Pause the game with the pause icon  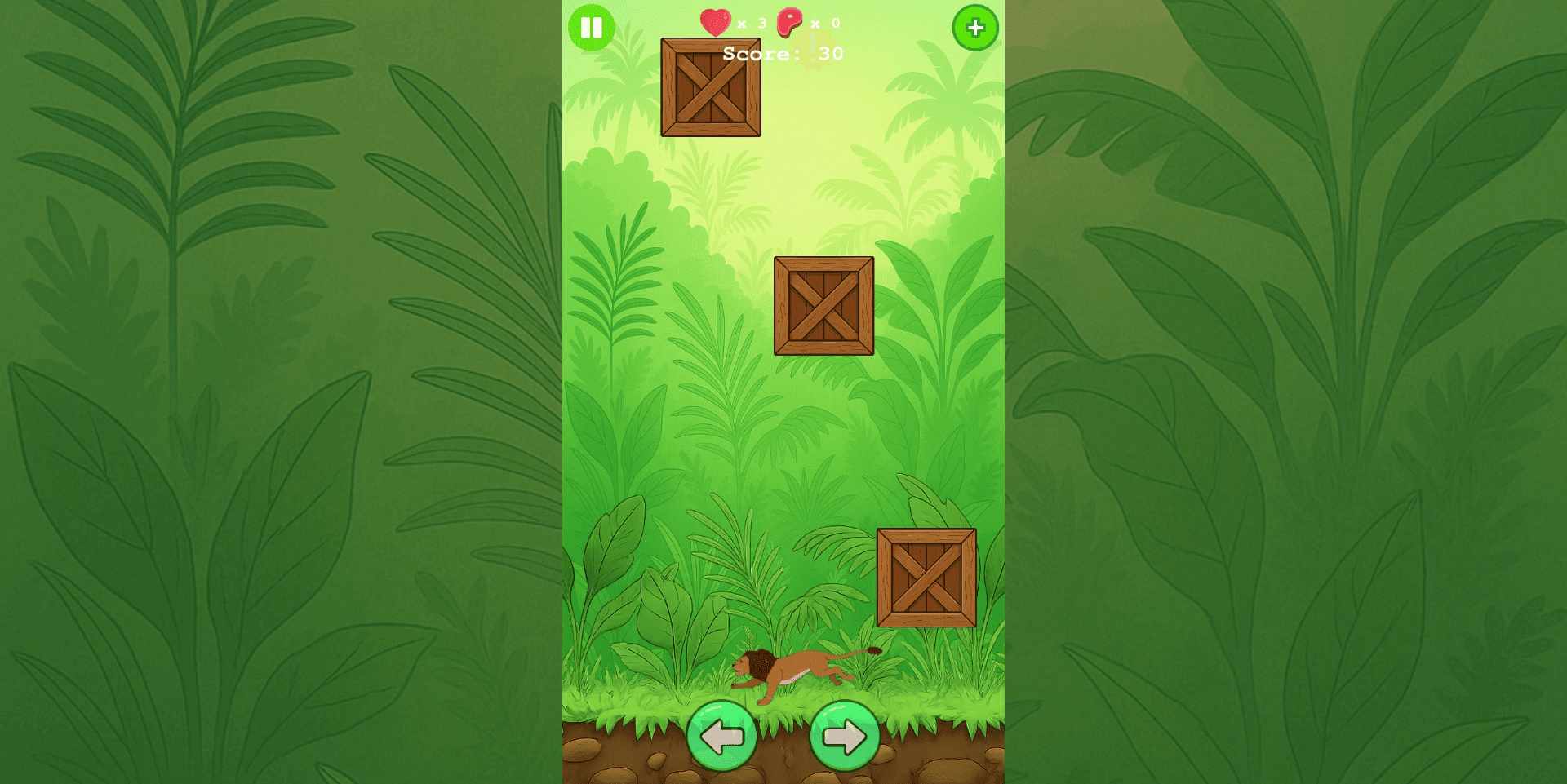click(593, 29)
